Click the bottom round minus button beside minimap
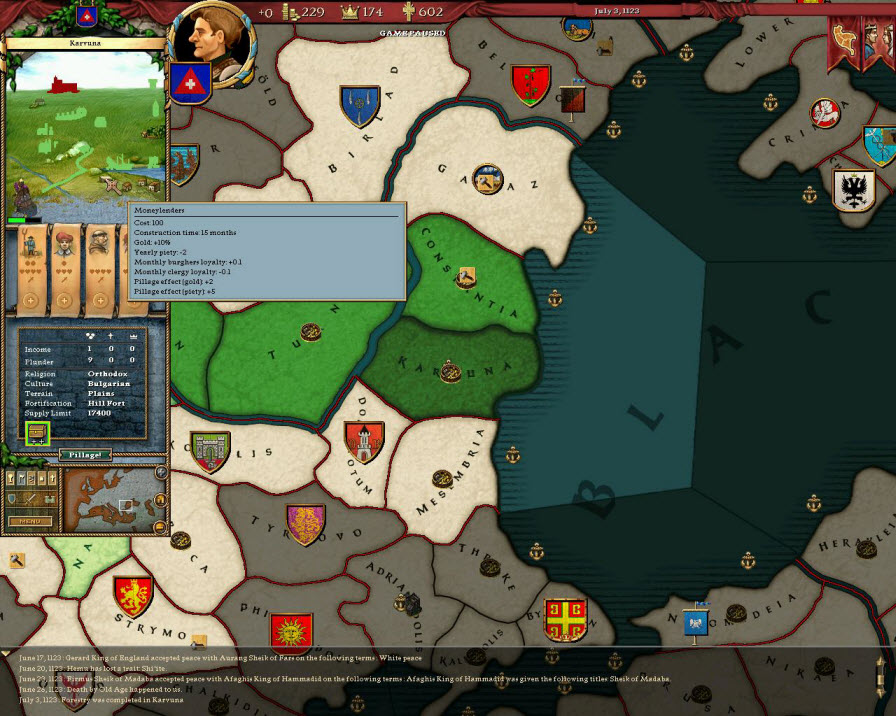 [x=161, y=527]
